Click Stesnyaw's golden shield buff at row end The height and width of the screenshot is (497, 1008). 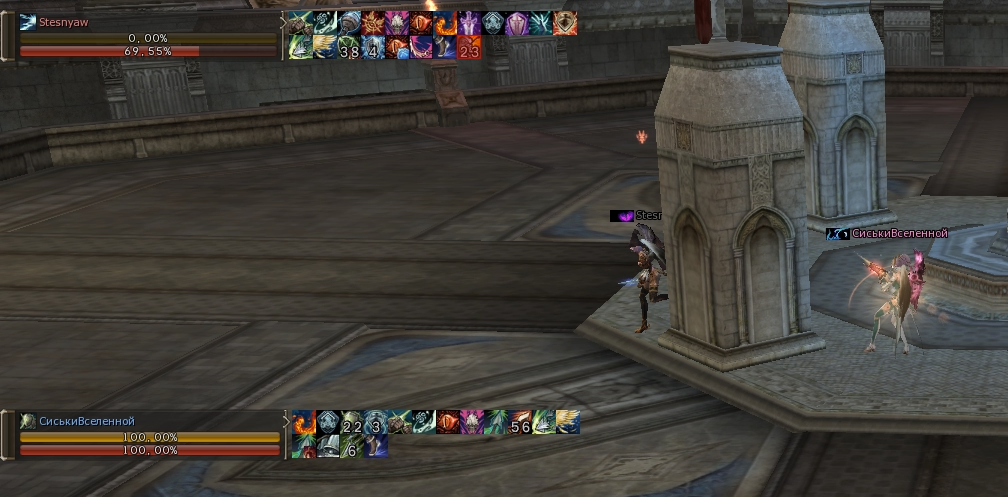(x=565, y=23)
